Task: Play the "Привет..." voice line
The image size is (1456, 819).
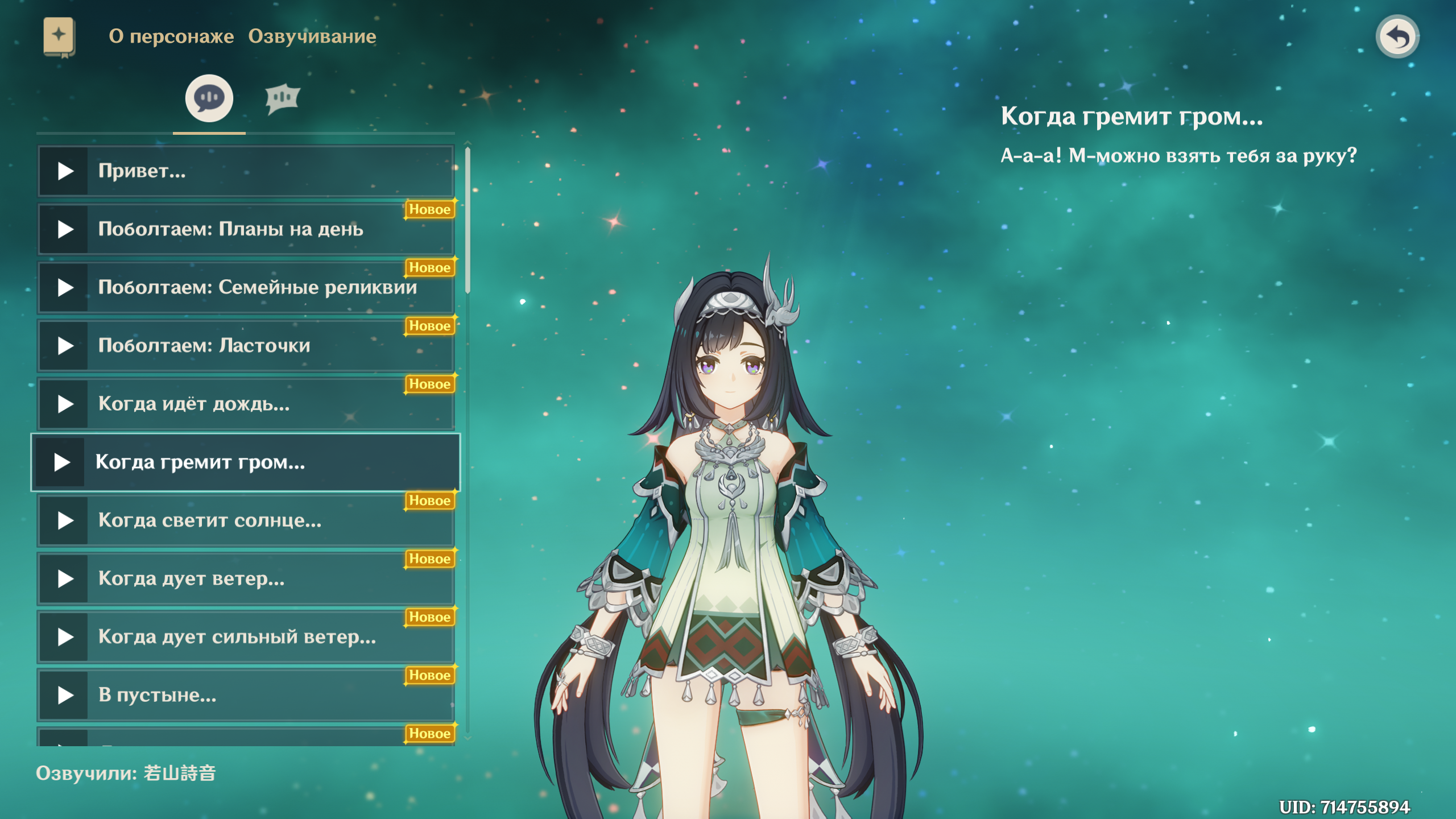Action: click(x=65, y=171)
